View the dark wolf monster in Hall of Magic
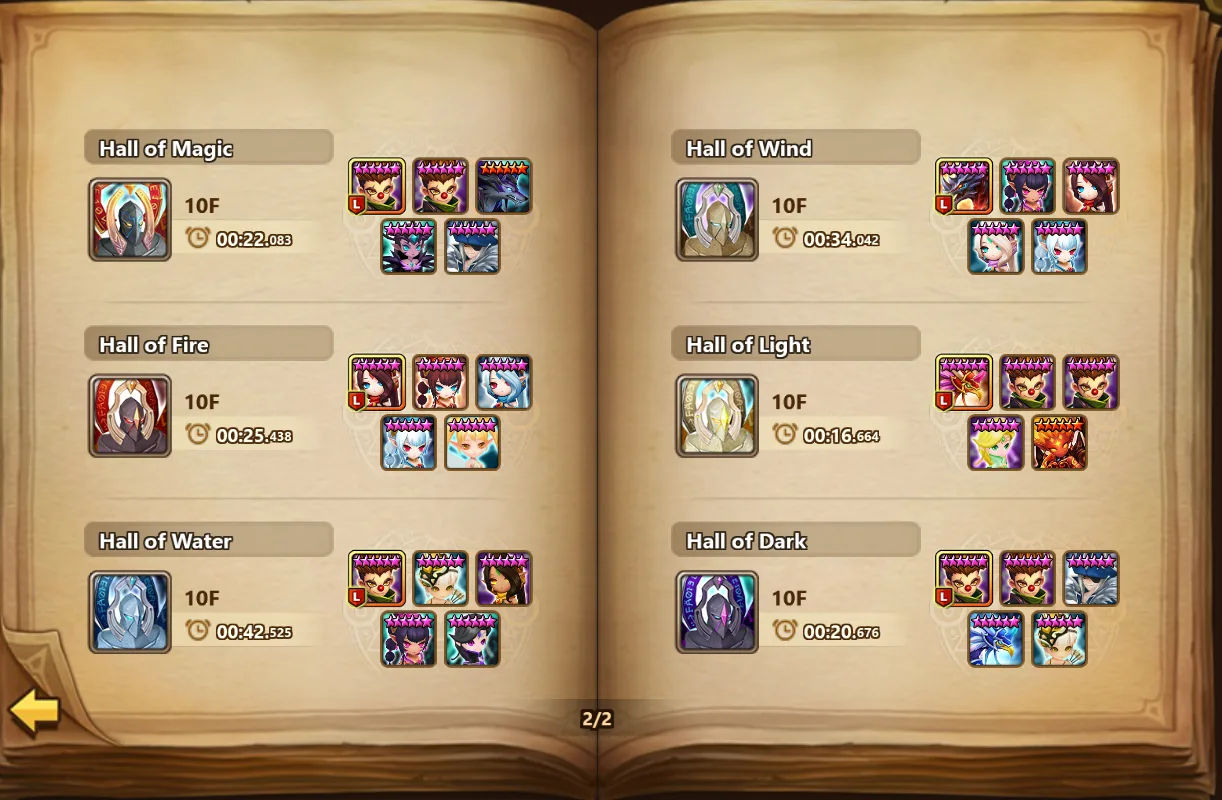 coord(503,186)
